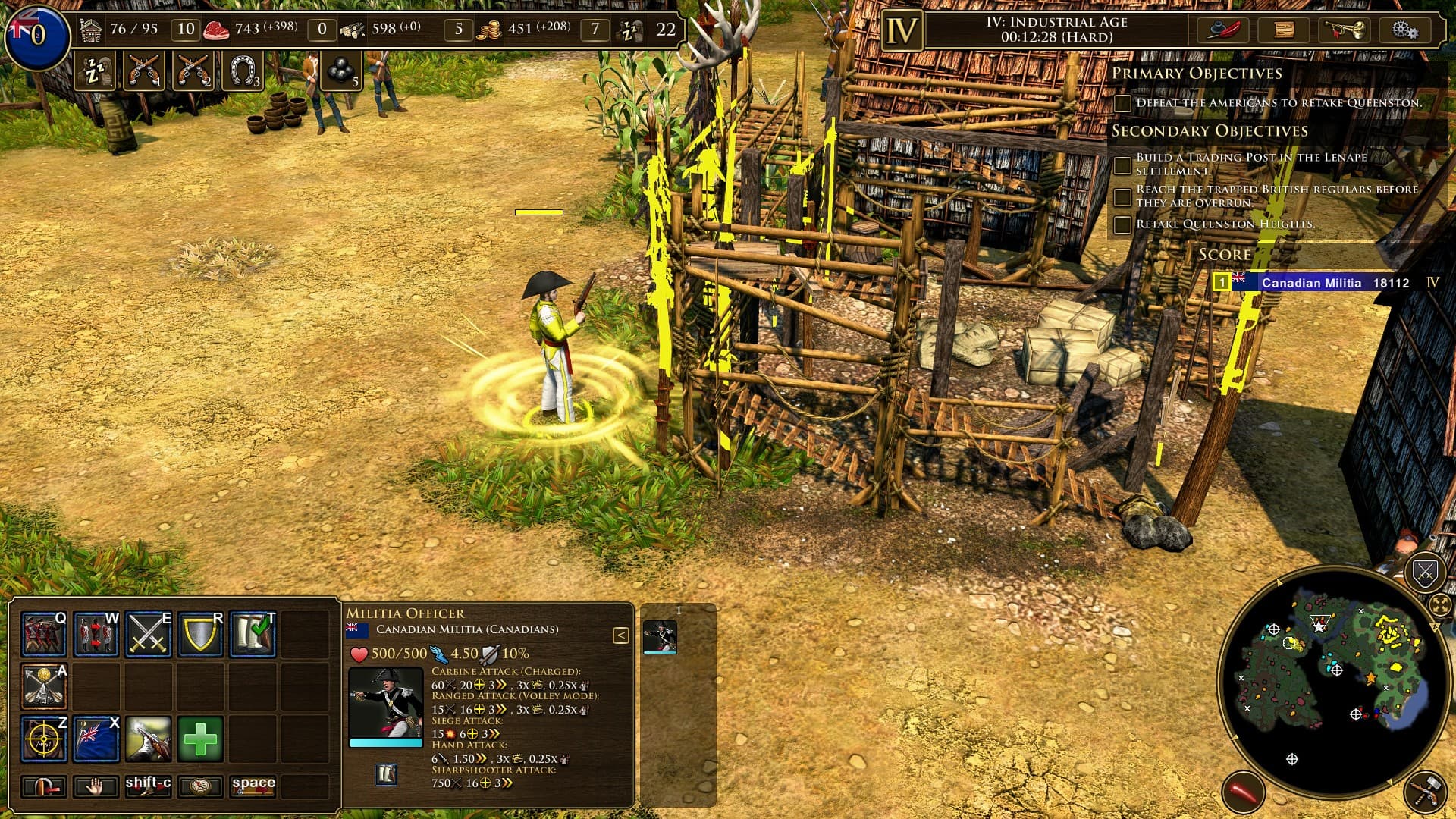
Task: Trigger the pistol shot ability icon
Action: [x=148, y=739]
